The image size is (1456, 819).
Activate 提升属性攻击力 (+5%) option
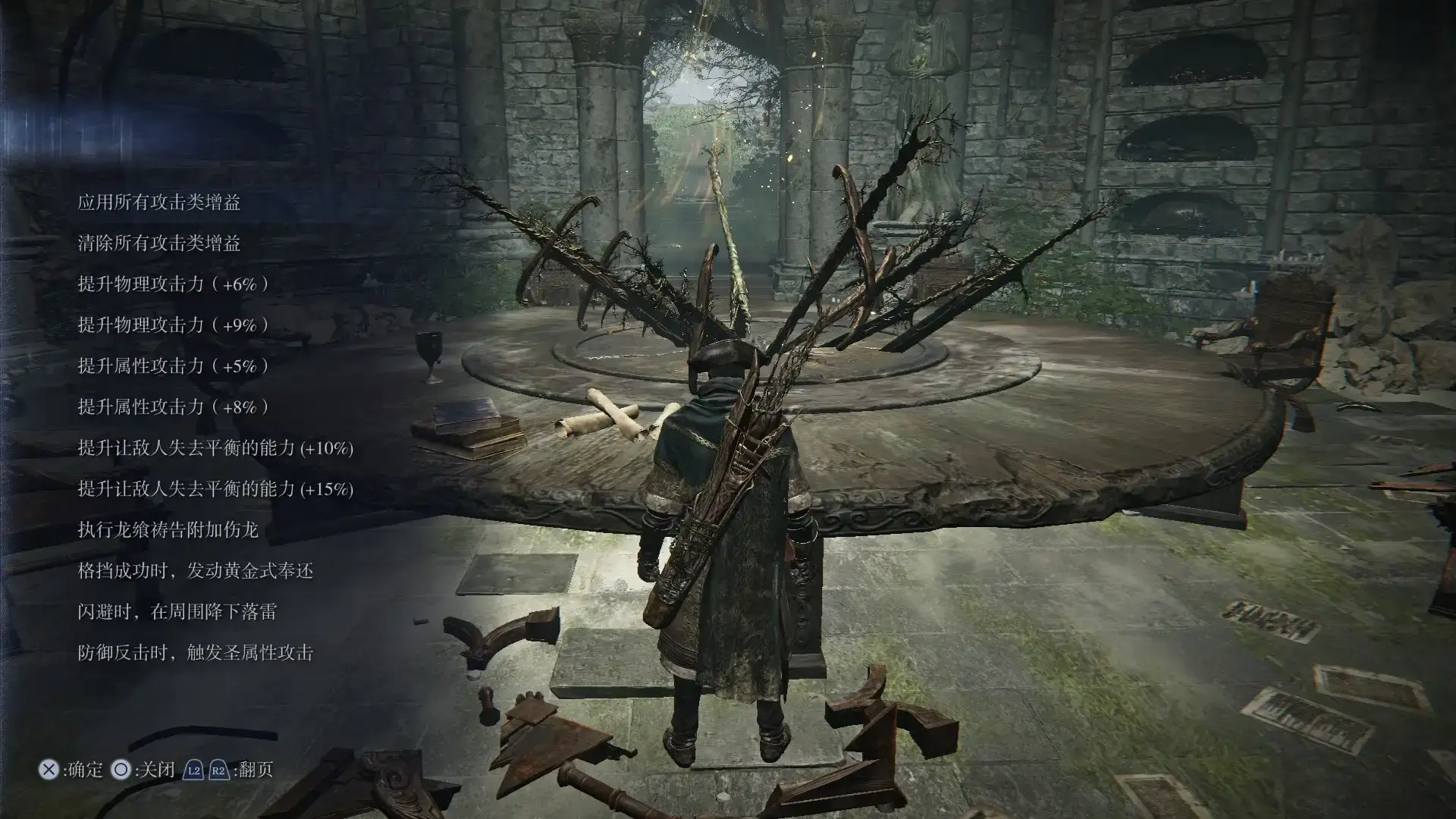point(173,366)
